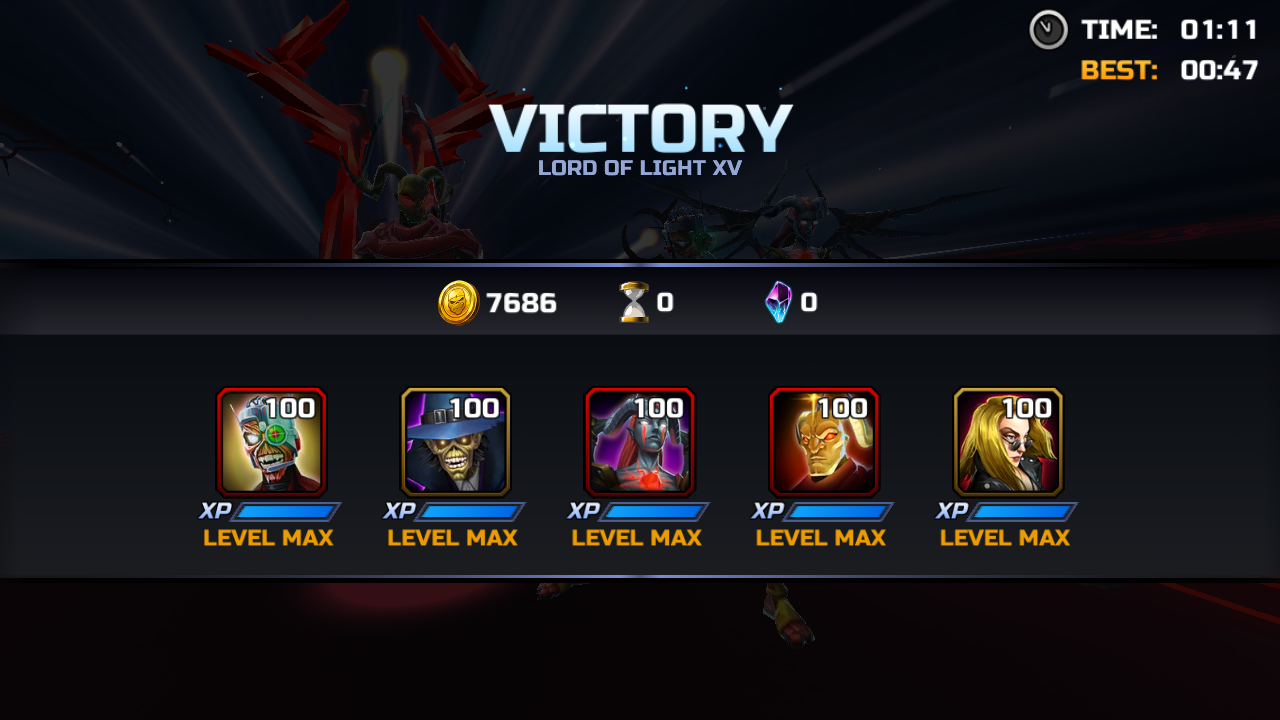Select the cyborg Eddie portrait with green eyepiece
The width and height of the screenshot is (1280, 720).
click(x=272, y=441)
